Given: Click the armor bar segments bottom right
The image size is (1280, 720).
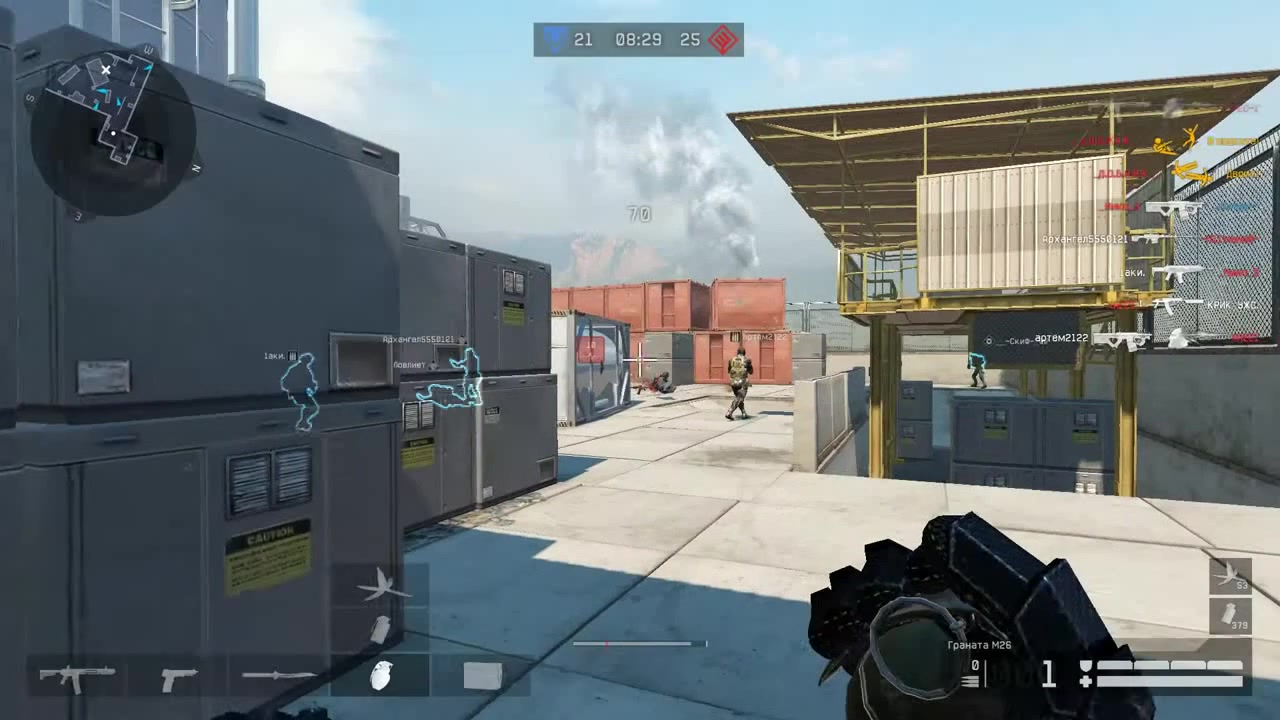Looking at the screenshot, I should point(1170,665).
